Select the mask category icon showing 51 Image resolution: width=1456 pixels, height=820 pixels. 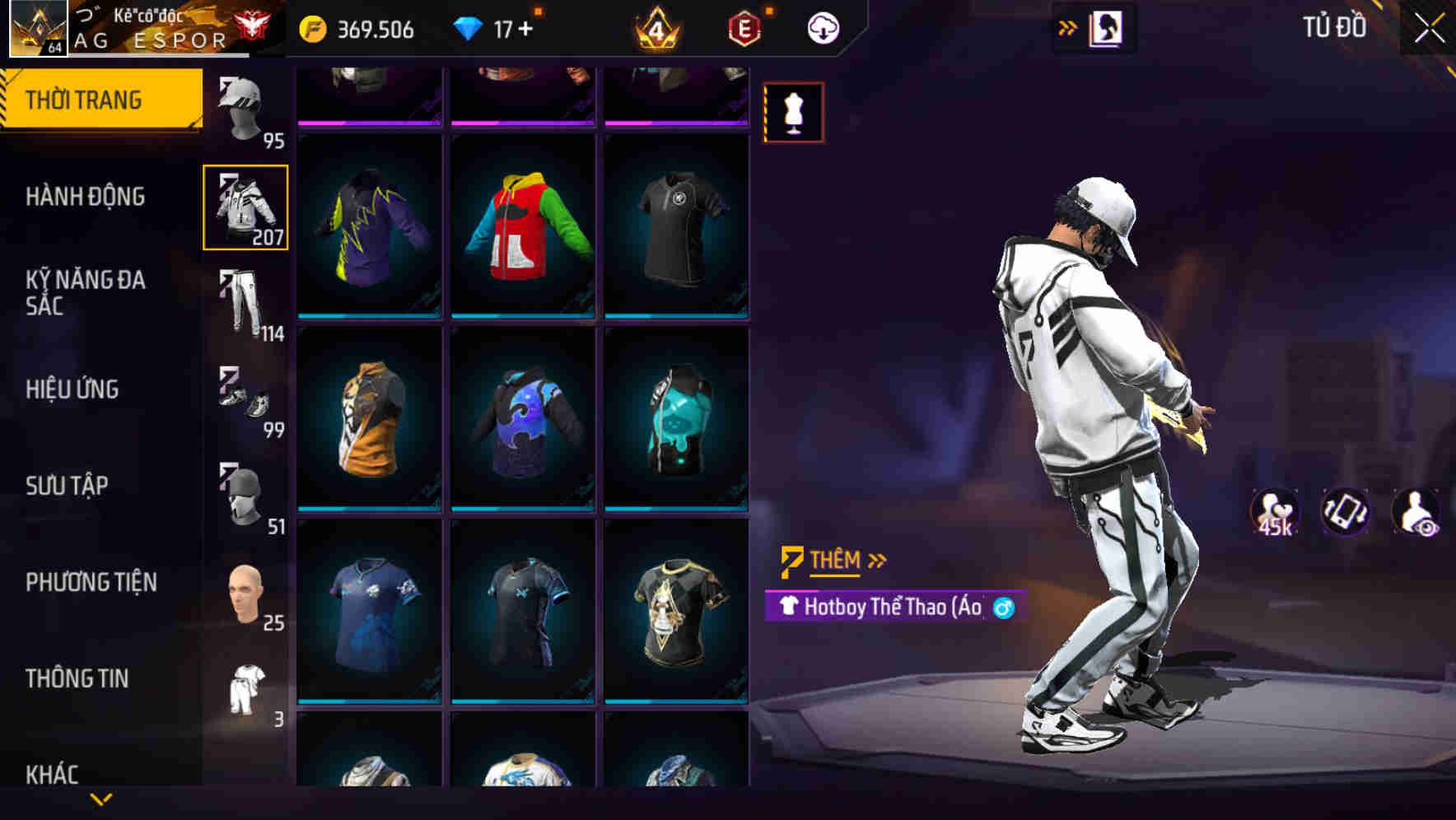(x=245, y=494)
